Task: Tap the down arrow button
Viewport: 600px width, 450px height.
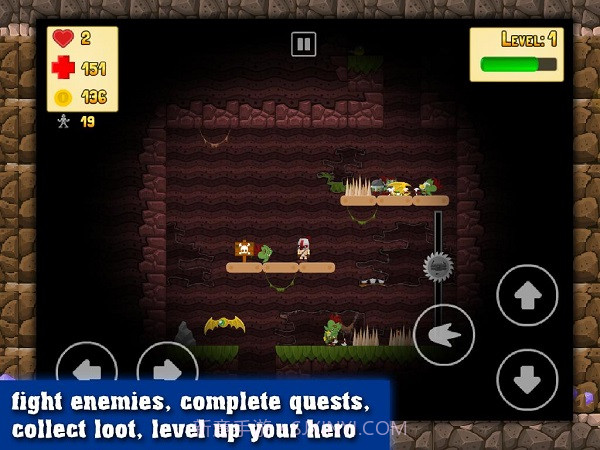Action: coord(527,380)
